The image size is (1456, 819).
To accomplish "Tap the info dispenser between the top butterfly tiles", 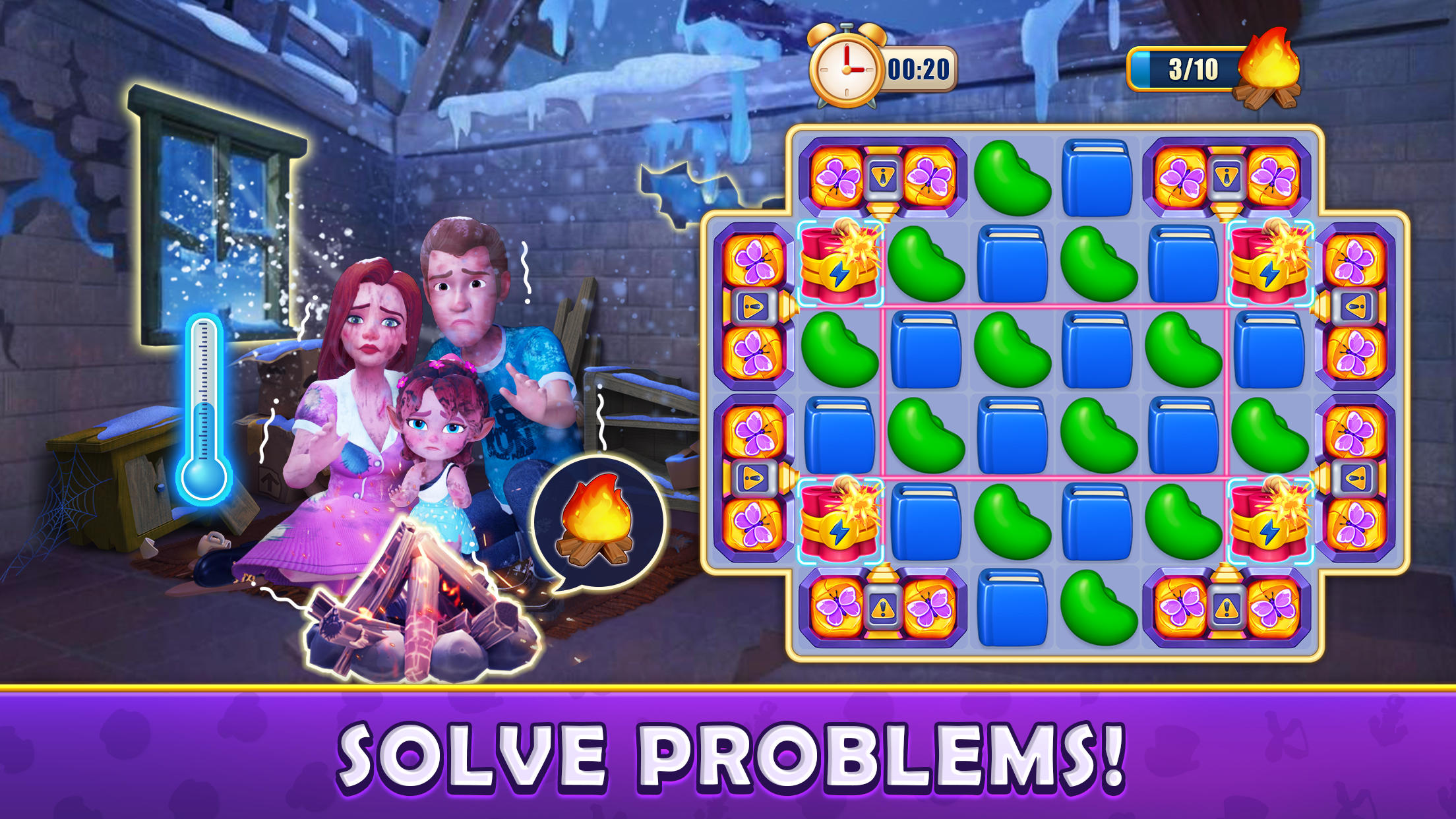I will [884, 175].
